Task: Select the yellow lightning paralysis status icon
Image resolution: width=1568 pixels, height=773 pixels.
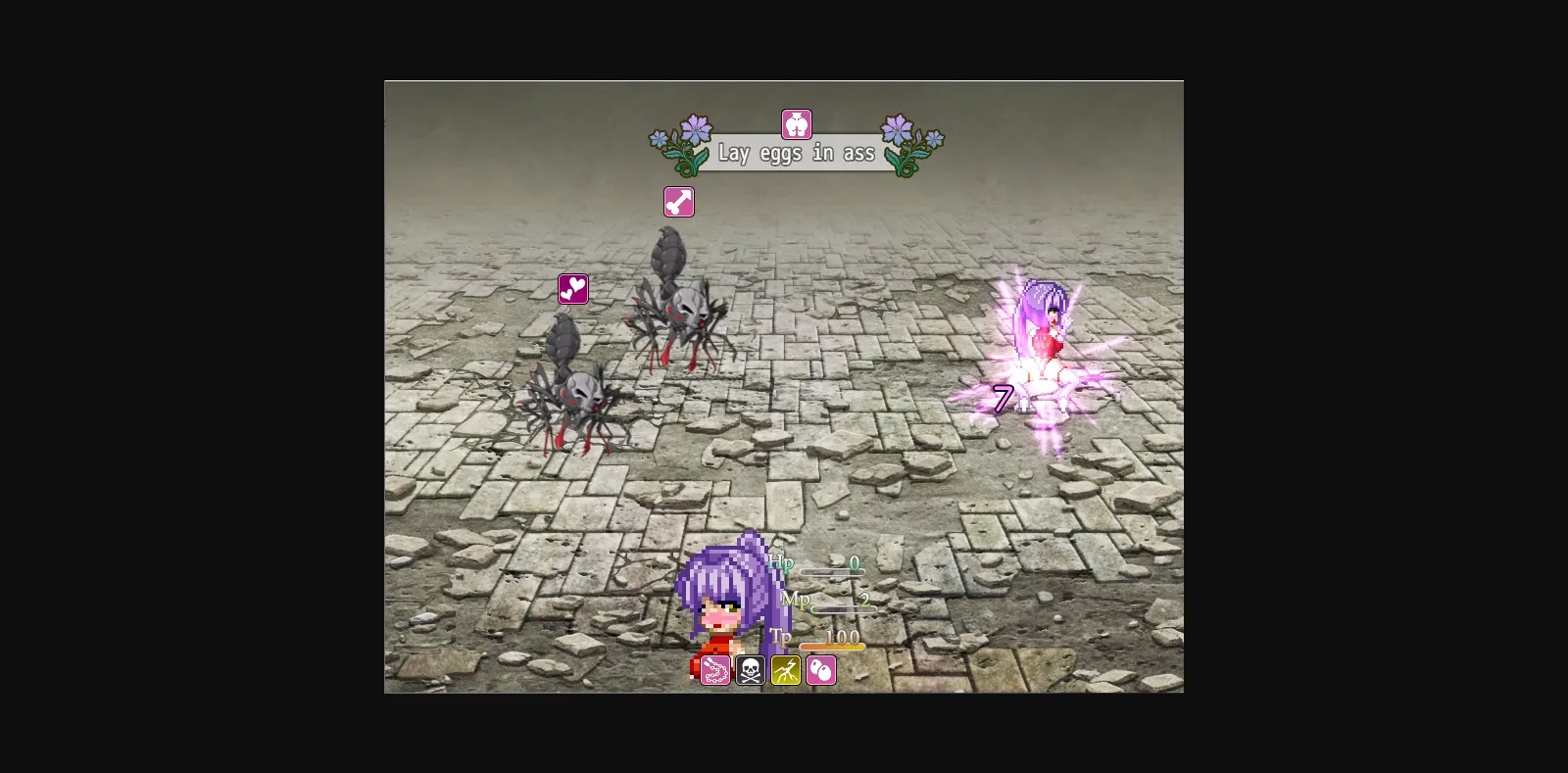Action: point(784,671)
